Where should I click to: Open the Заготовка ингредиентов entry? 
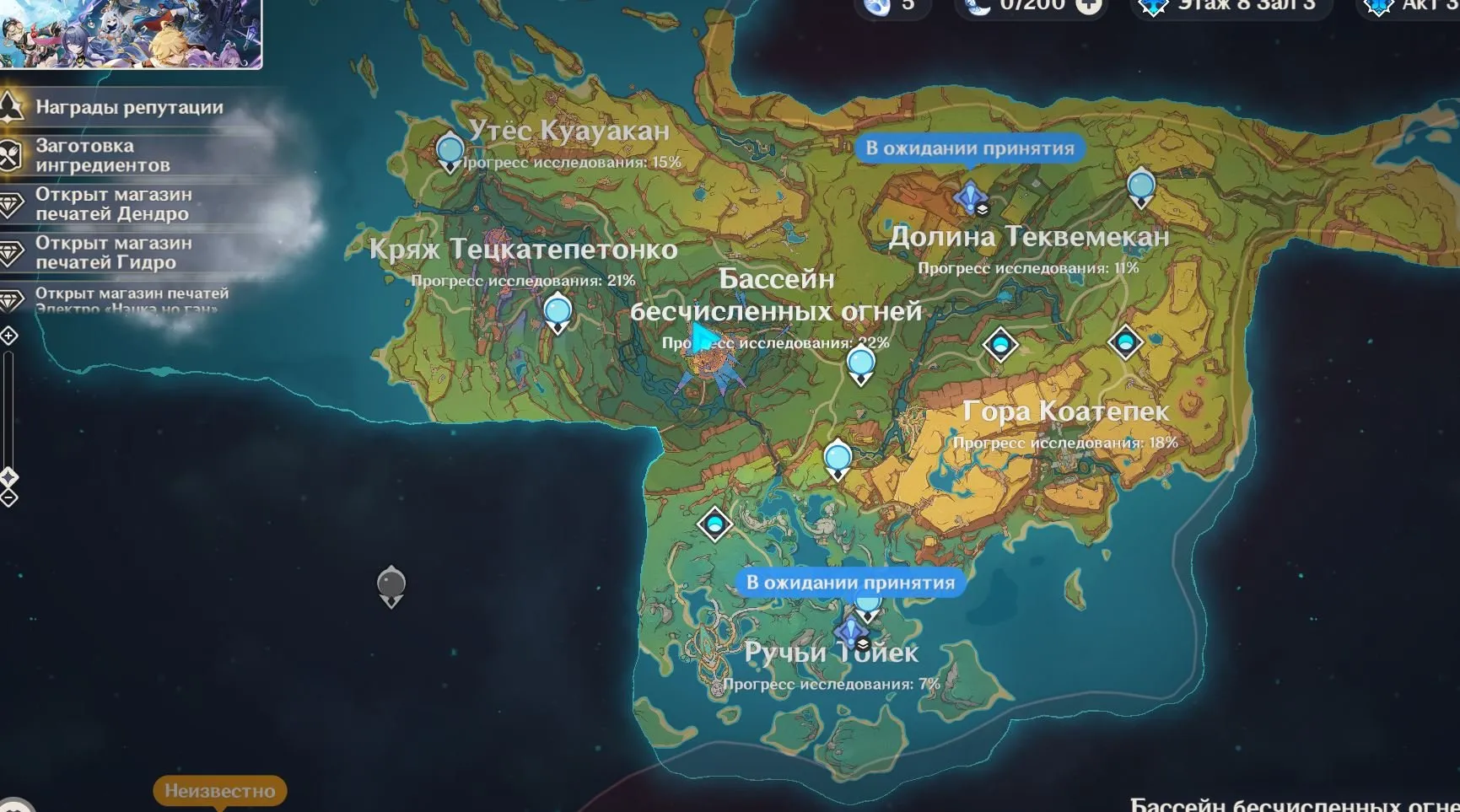tap(102, 156)
